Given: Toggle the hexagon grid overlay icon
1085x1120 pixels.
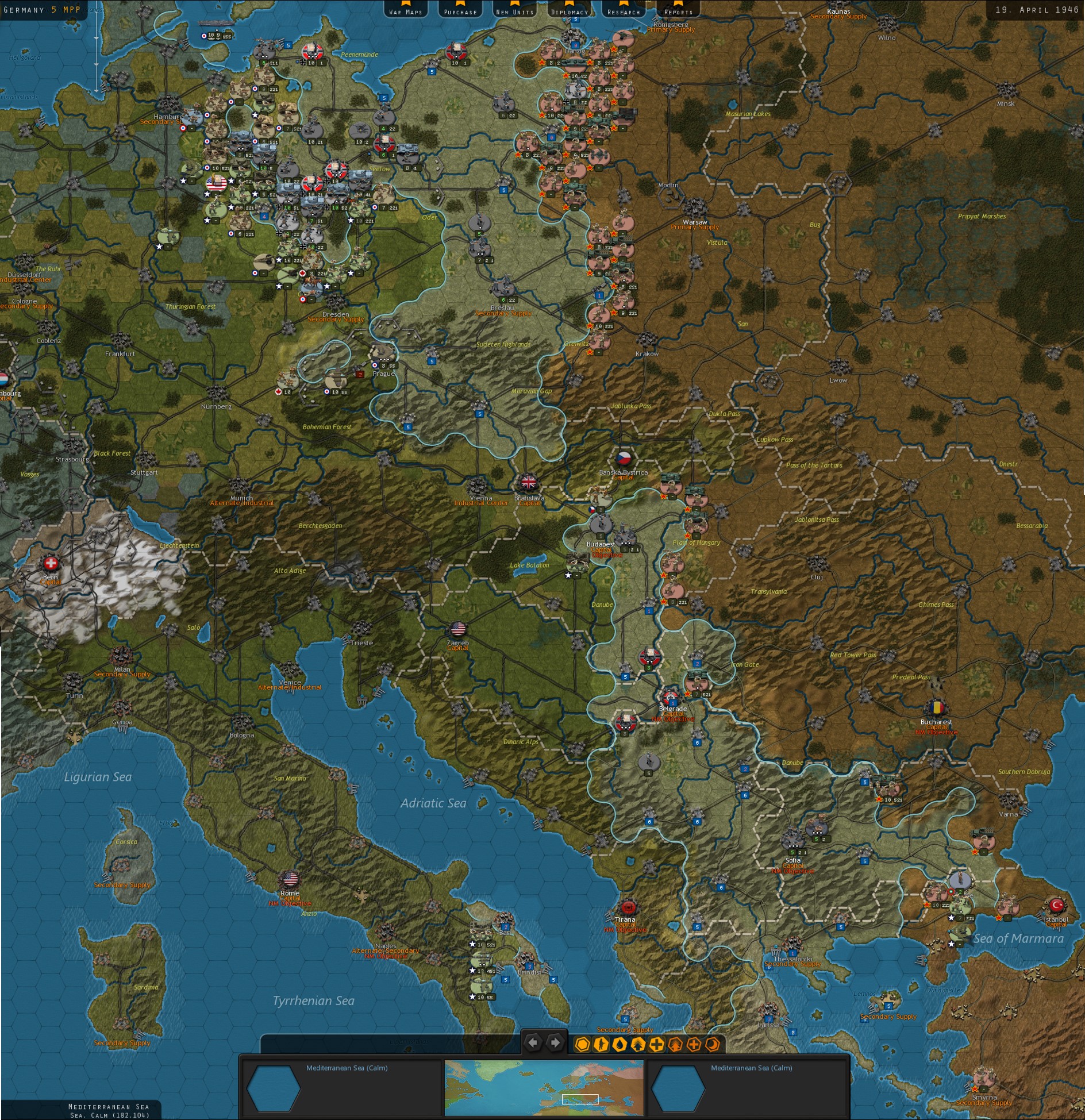Looking at the screenshot, I should 582,1044.
